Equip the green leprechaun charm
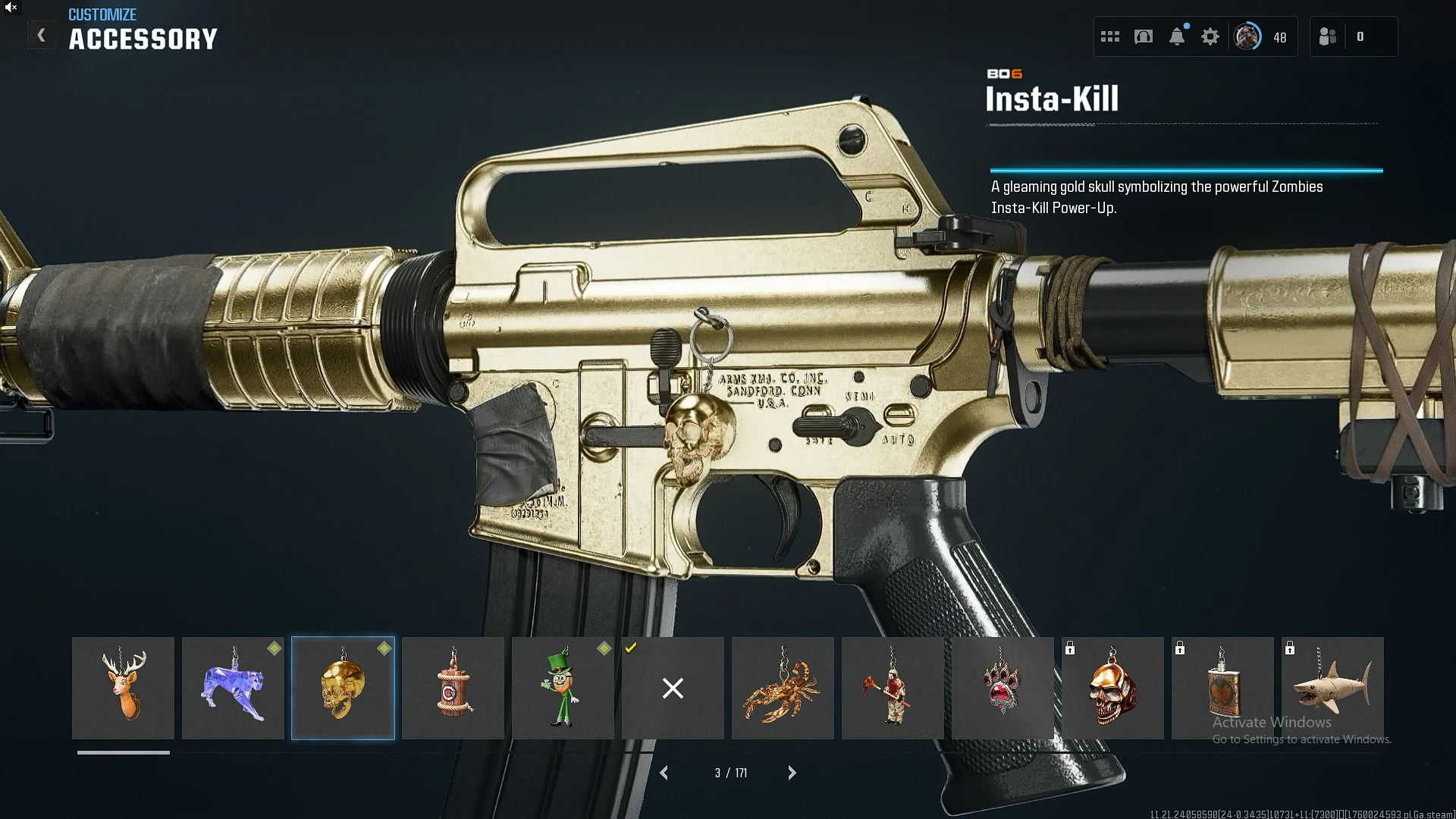The height and width of the screenshot is (819, 1456). [563, 688]
